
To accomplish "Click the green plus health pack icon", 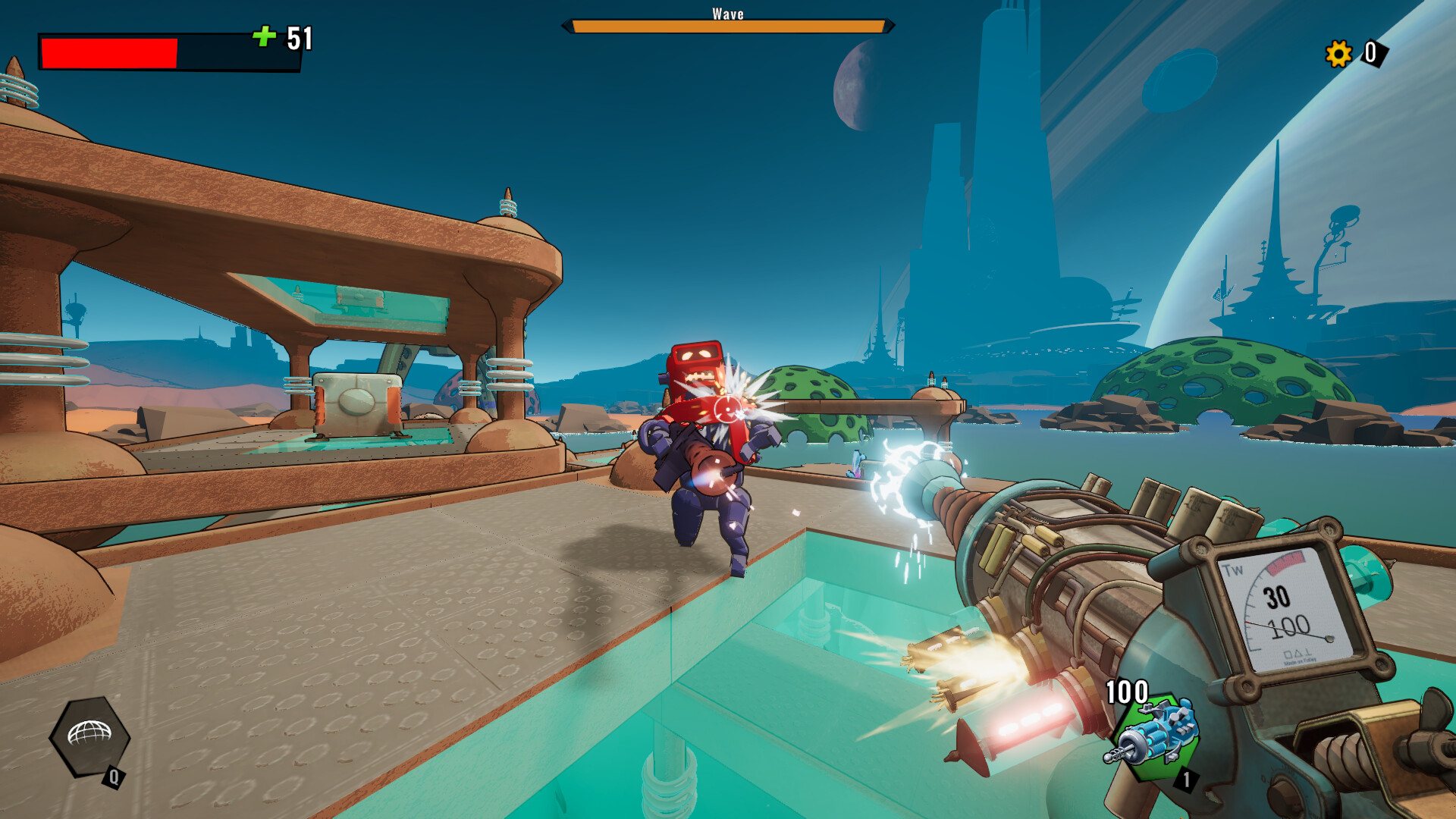I will click(265, 38).
